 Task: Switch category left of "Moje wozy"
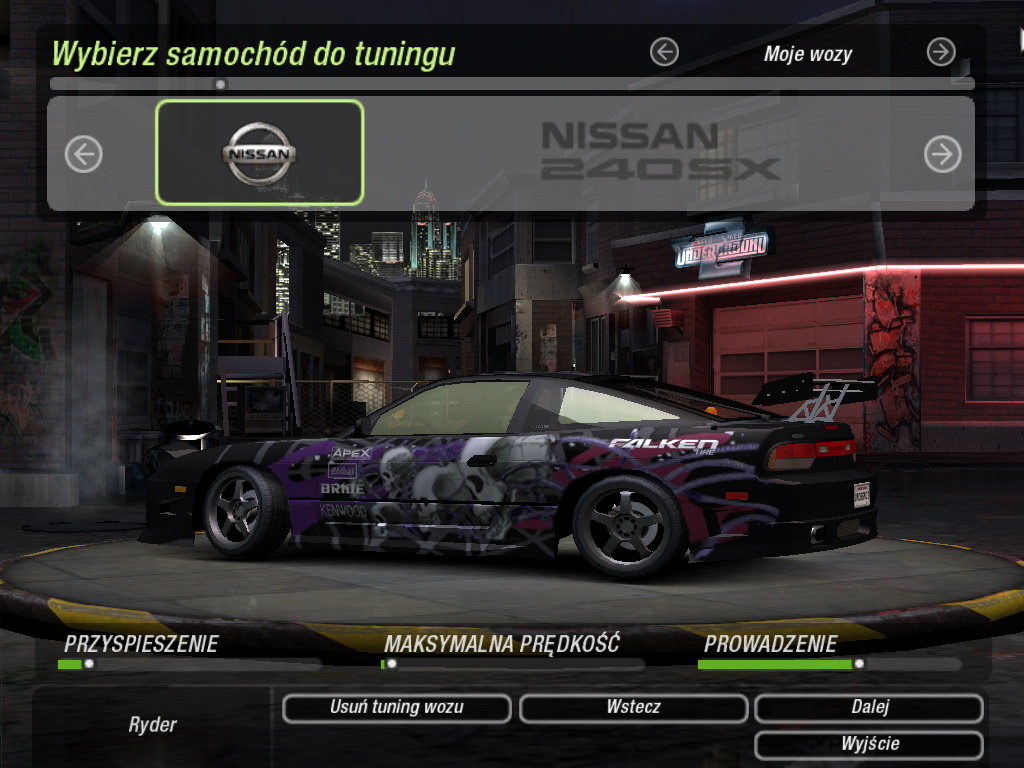pos(664,52)
